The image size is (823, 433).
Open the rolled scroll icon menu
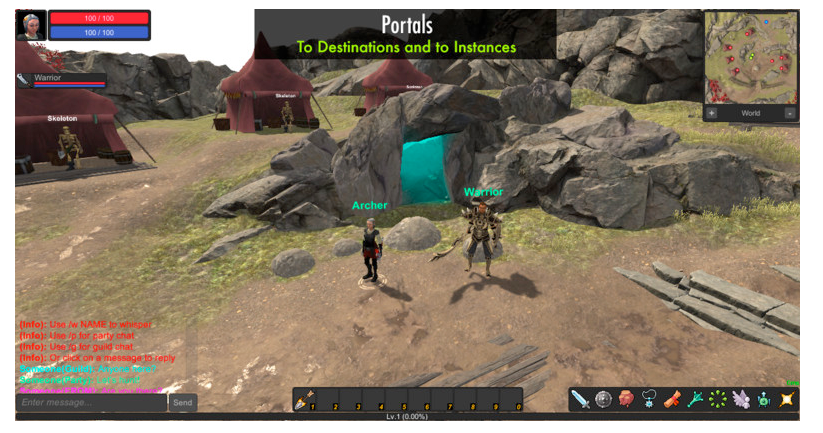coord(672,400)
